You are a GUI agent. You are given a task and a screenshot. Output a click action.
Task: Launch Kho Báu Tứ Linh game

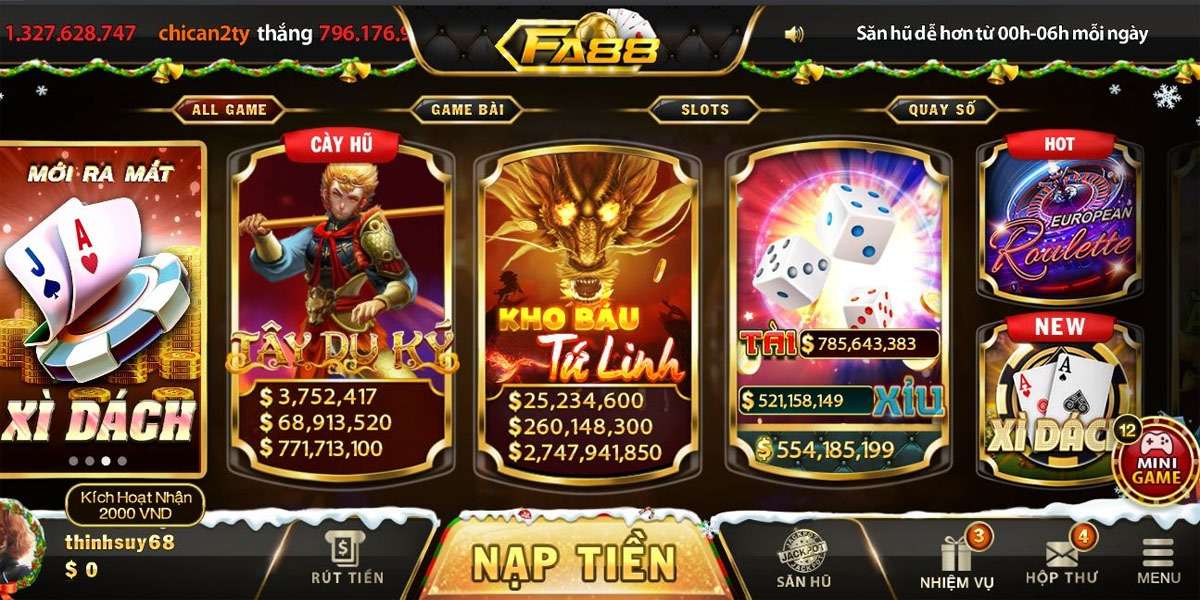click(x=587, y=310)
